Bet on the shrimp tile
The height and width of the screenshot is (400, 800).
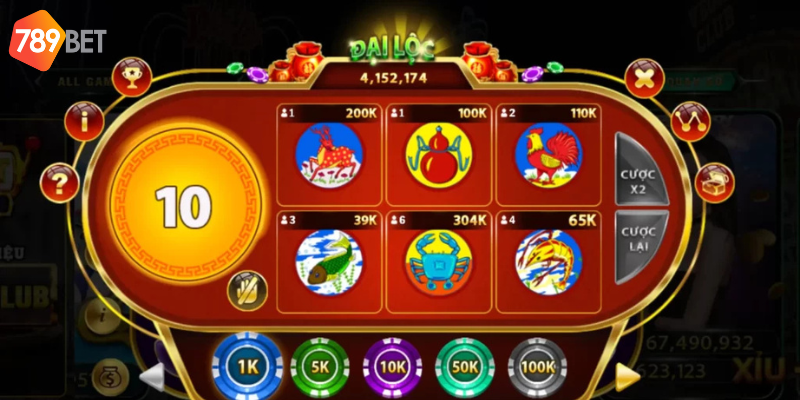(x=547, y=262)
